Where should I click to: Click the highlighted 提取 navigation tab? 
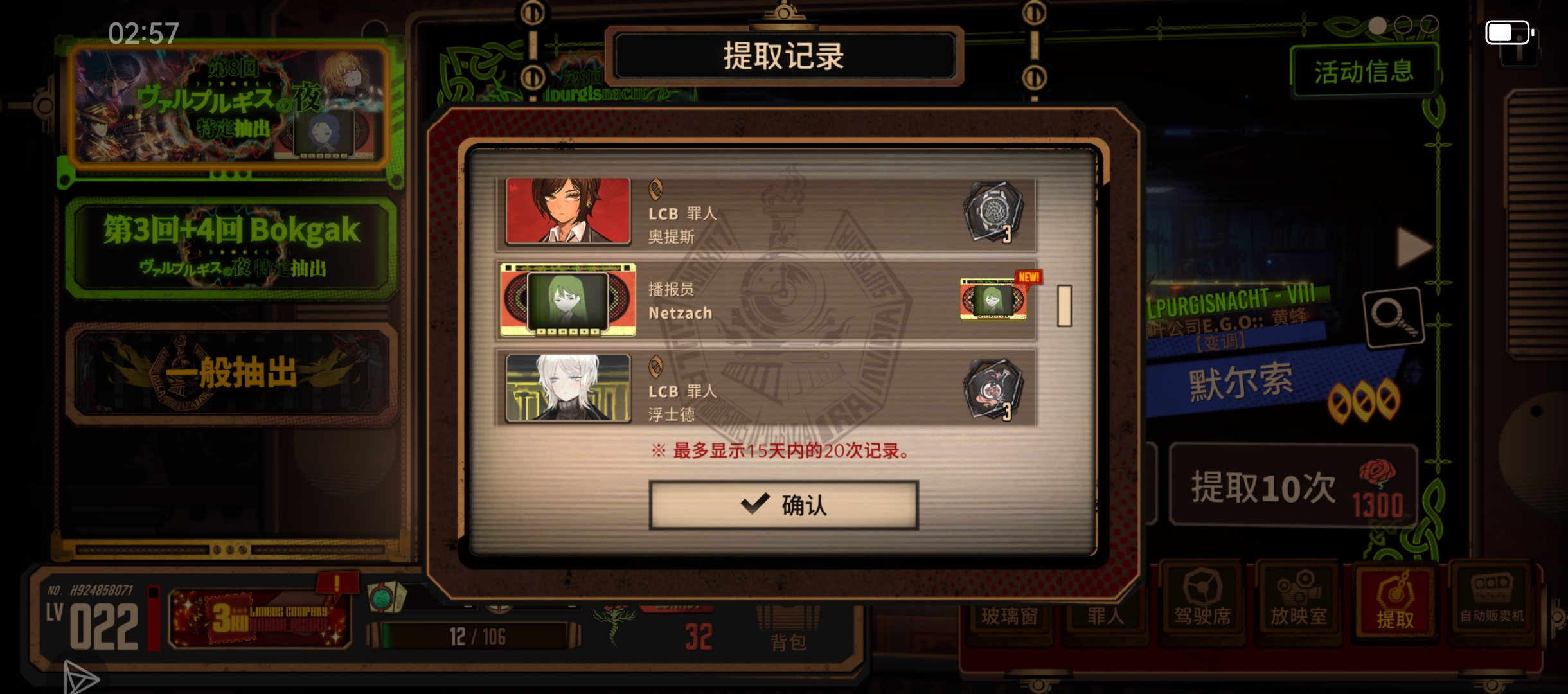[1396, 601]
